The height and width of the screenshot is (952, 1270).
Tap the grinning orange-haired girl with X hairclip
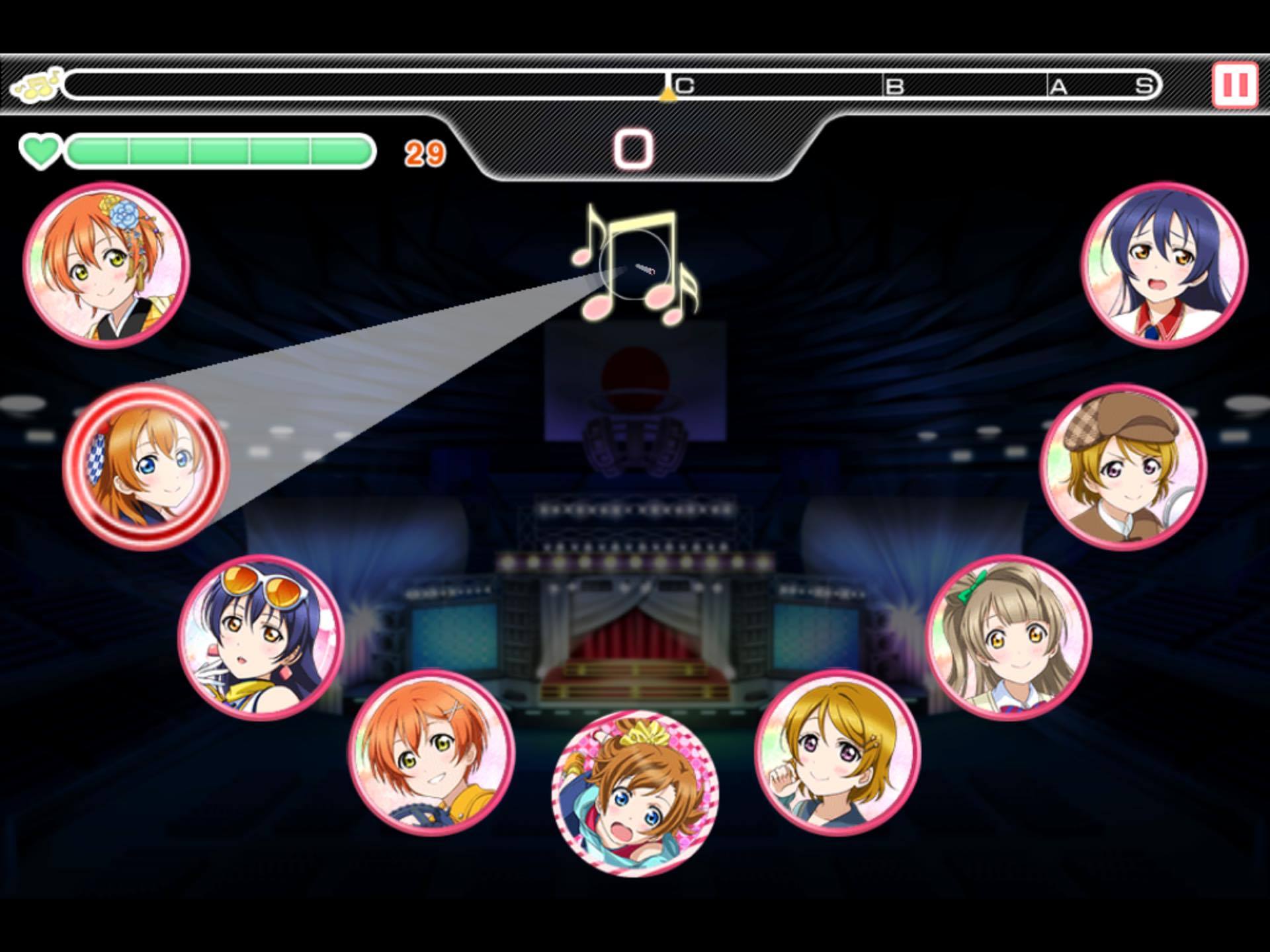[x=432, y=753]
